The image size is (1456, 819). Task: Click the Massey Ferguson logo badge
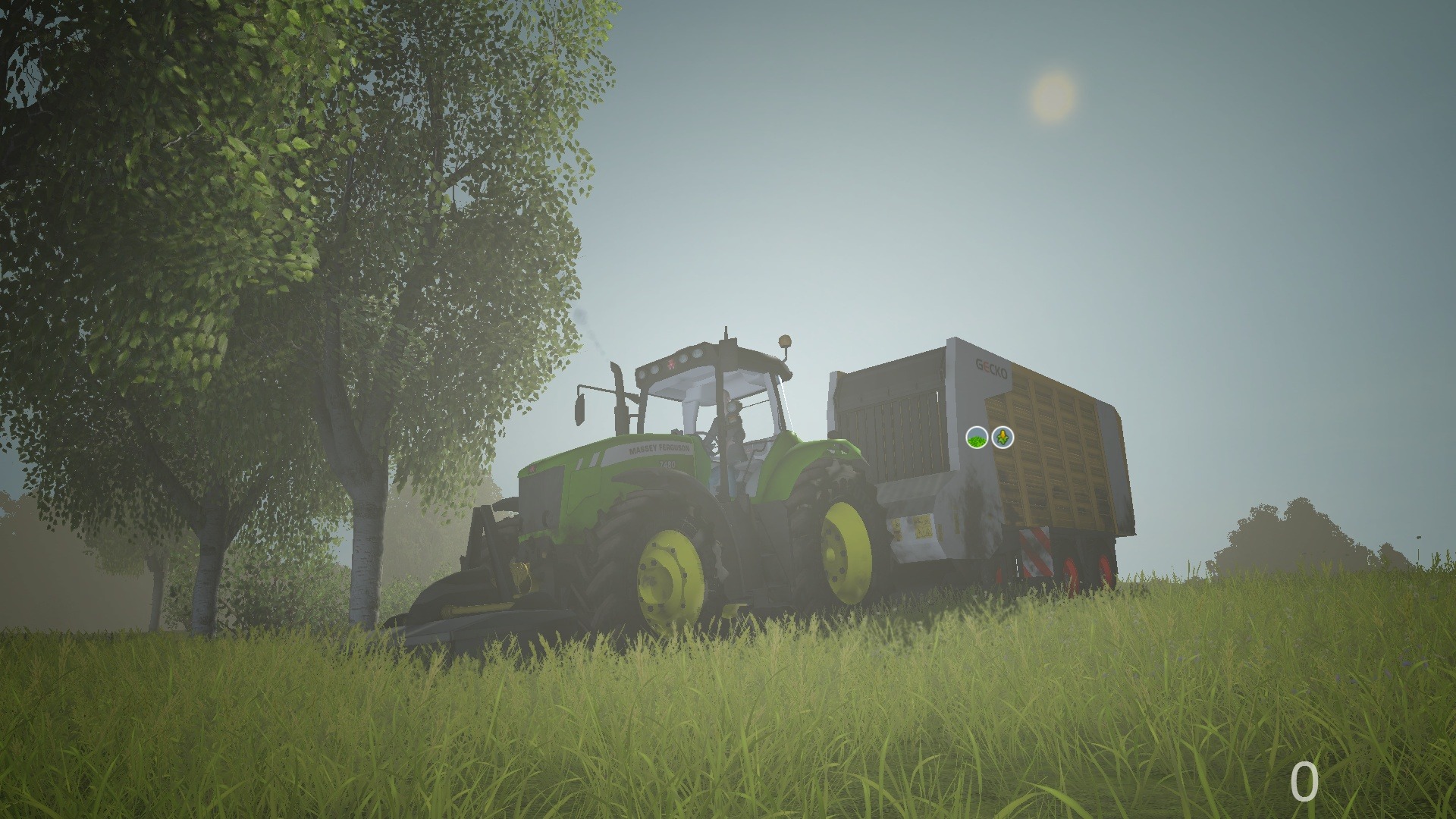[x=670, y=363]
